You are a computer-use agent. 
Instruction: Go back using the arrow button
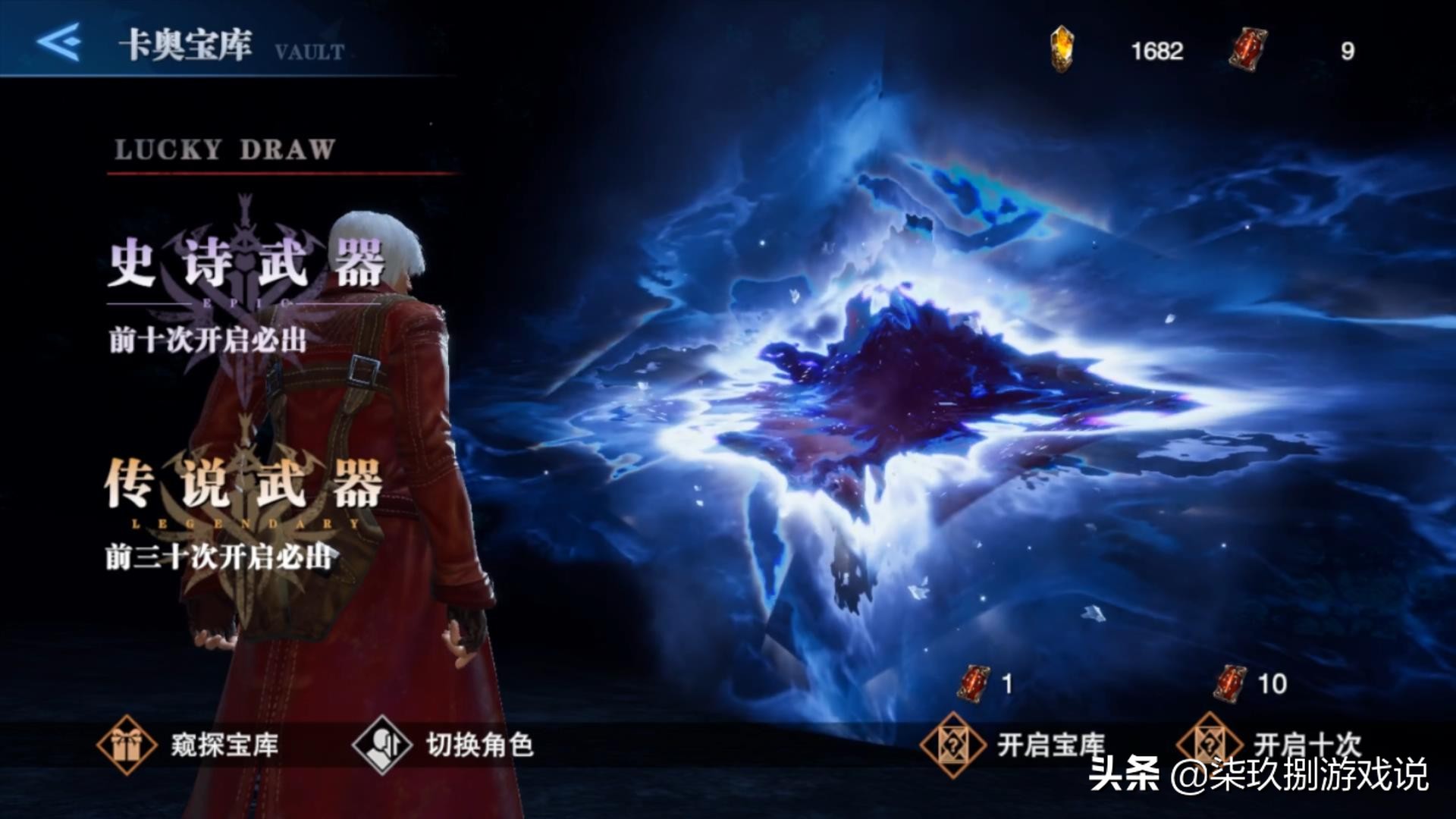pos(59,41)
